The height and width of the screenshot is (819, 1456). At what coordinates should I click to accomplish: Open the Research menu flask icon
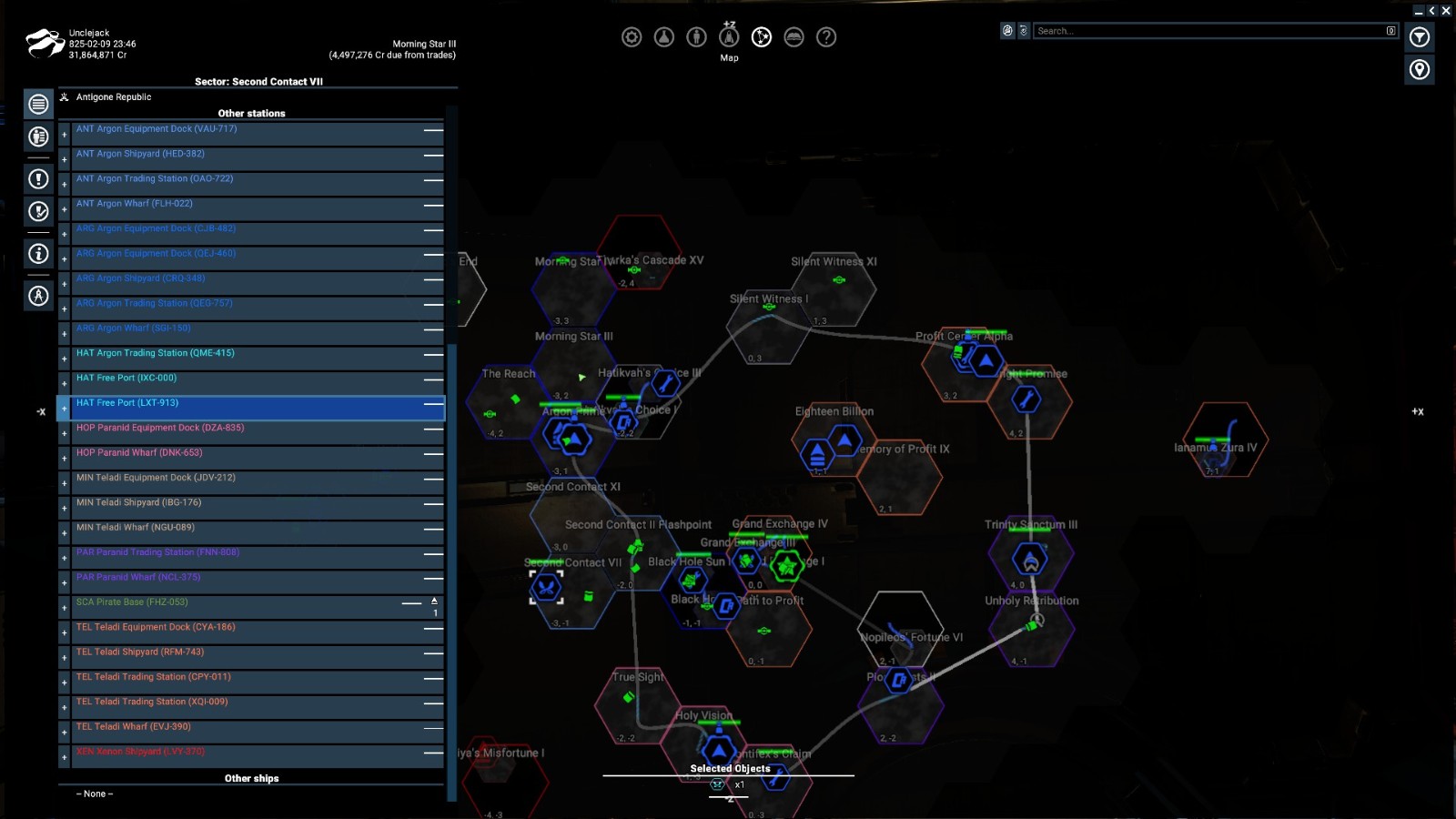[663, 37]
